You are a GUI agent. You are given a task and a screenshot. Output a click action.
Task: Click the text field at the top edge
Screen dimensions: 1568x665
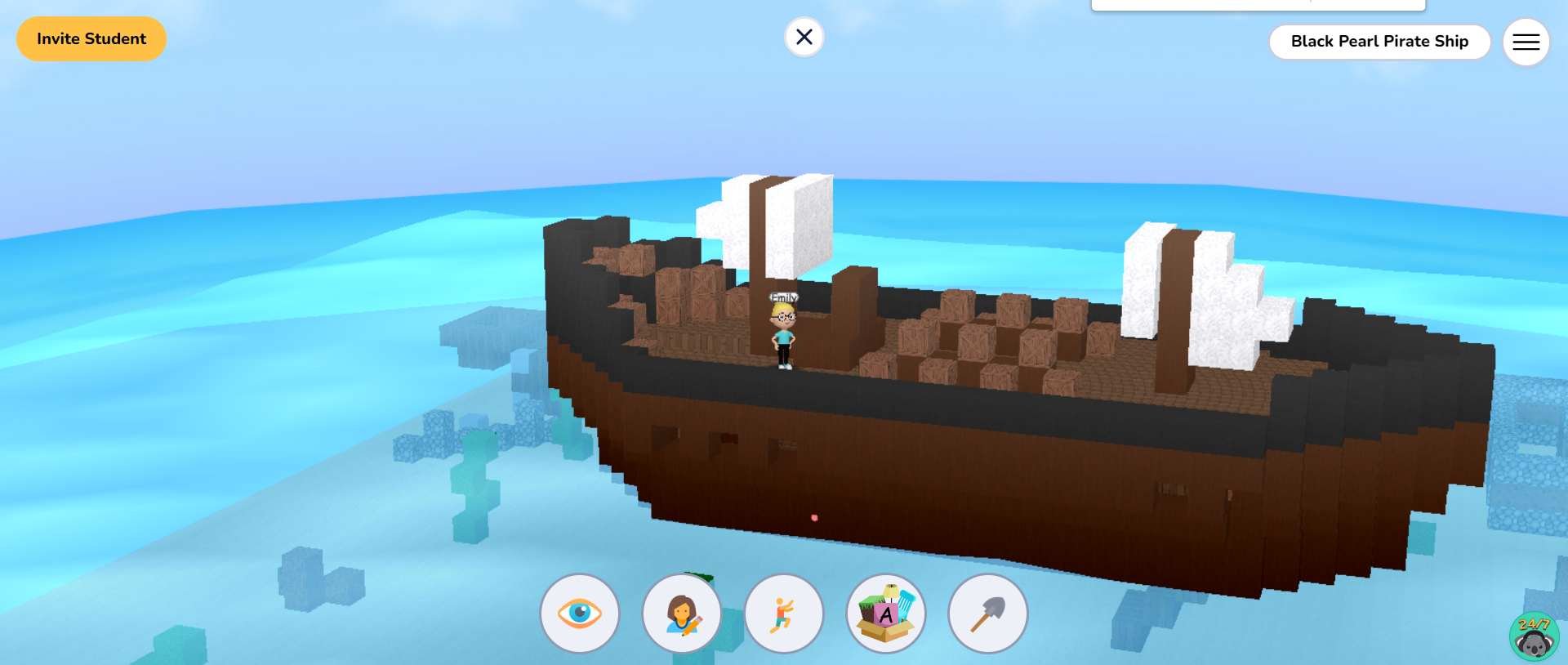(1258, 3)
